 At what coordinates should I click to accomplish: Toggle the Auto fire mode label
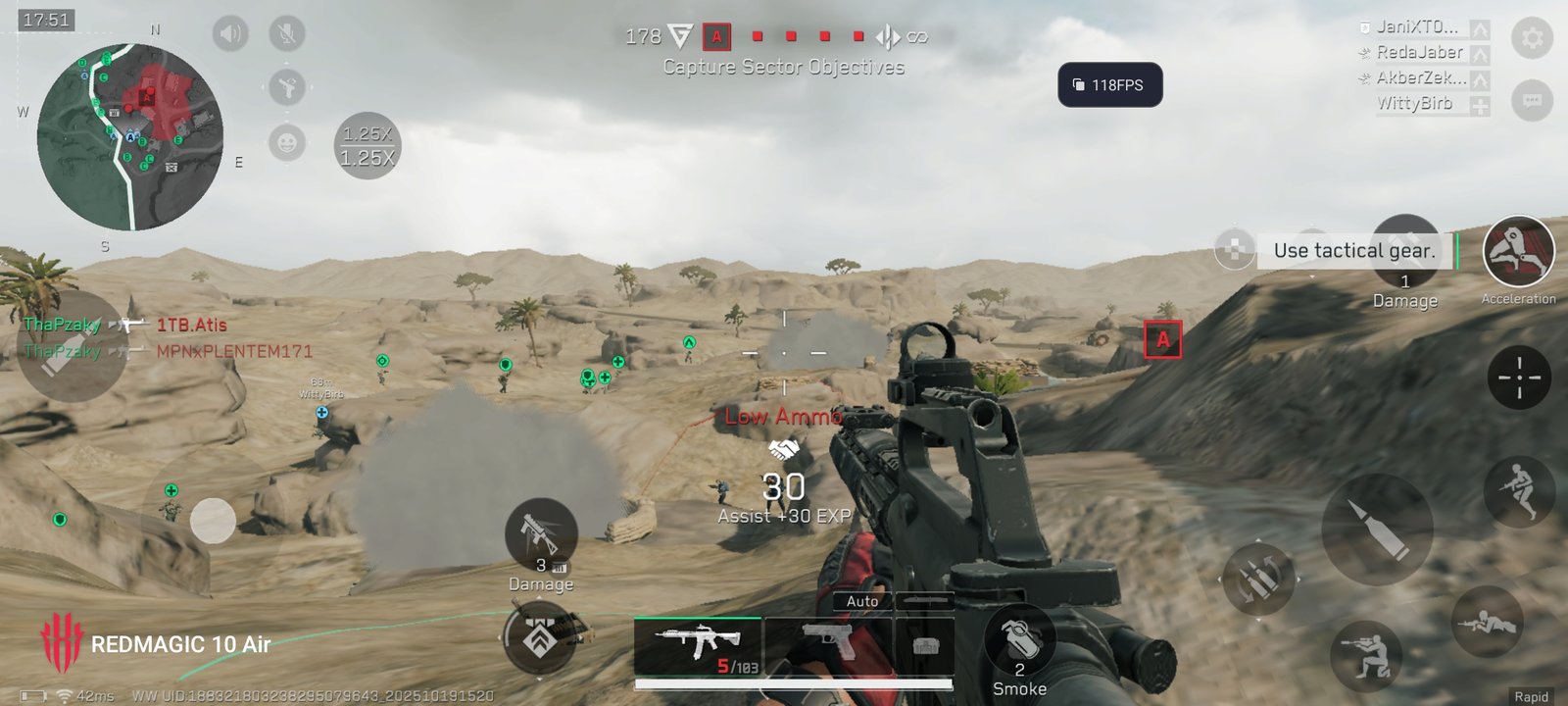tap(862, 601)
